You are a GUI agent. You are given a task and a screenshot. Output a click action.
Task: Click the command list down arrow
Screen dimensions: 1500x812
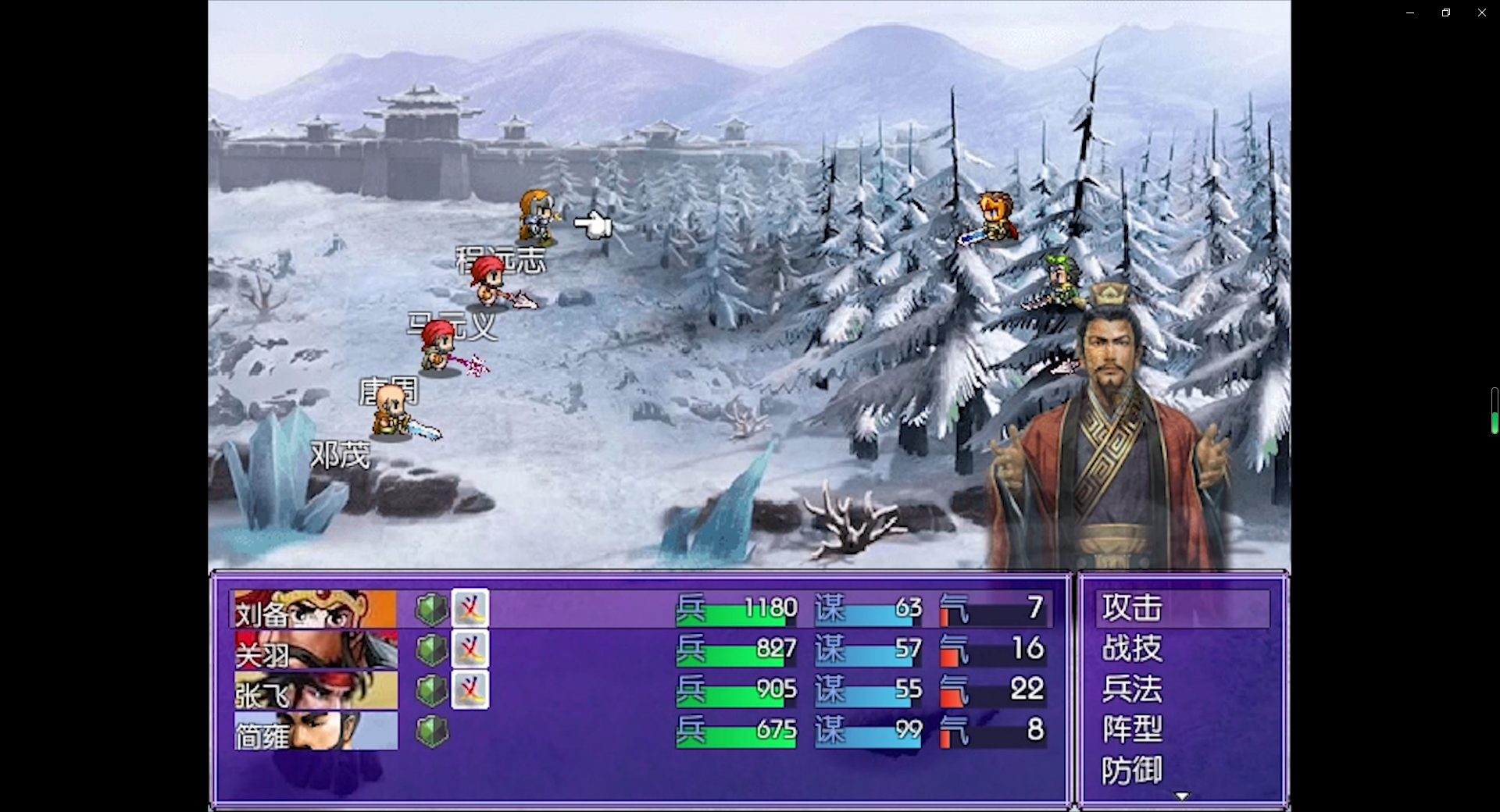[1182, 796]
